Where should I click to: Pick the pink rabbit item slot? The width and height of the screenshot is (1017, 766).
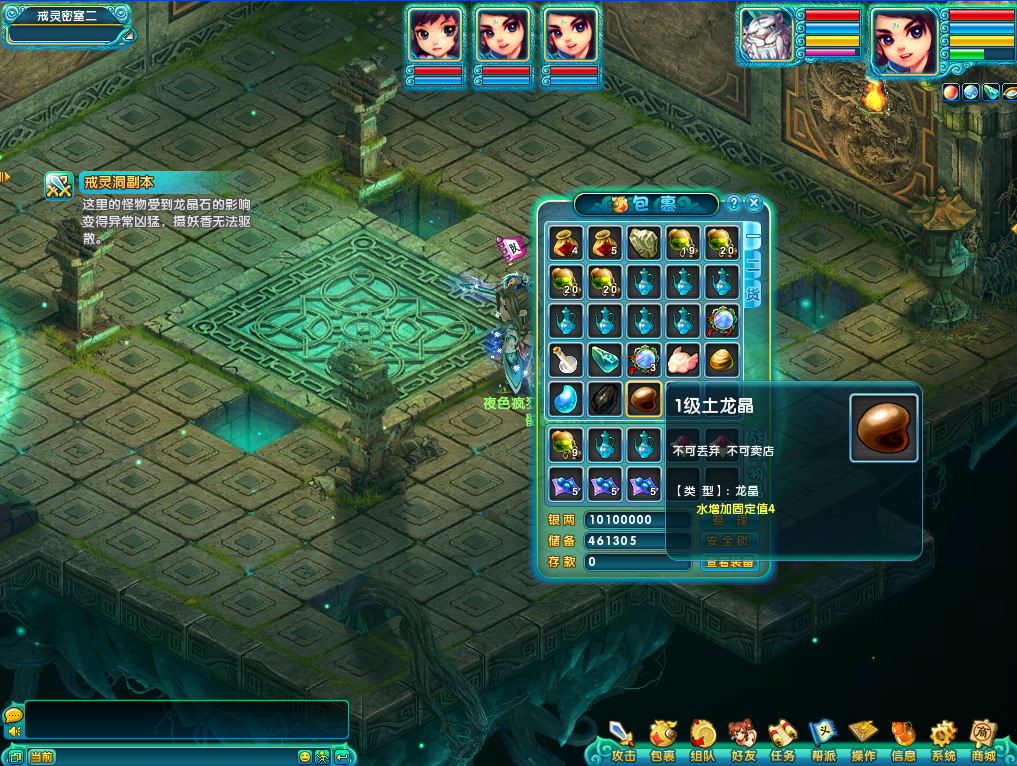(682, 359)
